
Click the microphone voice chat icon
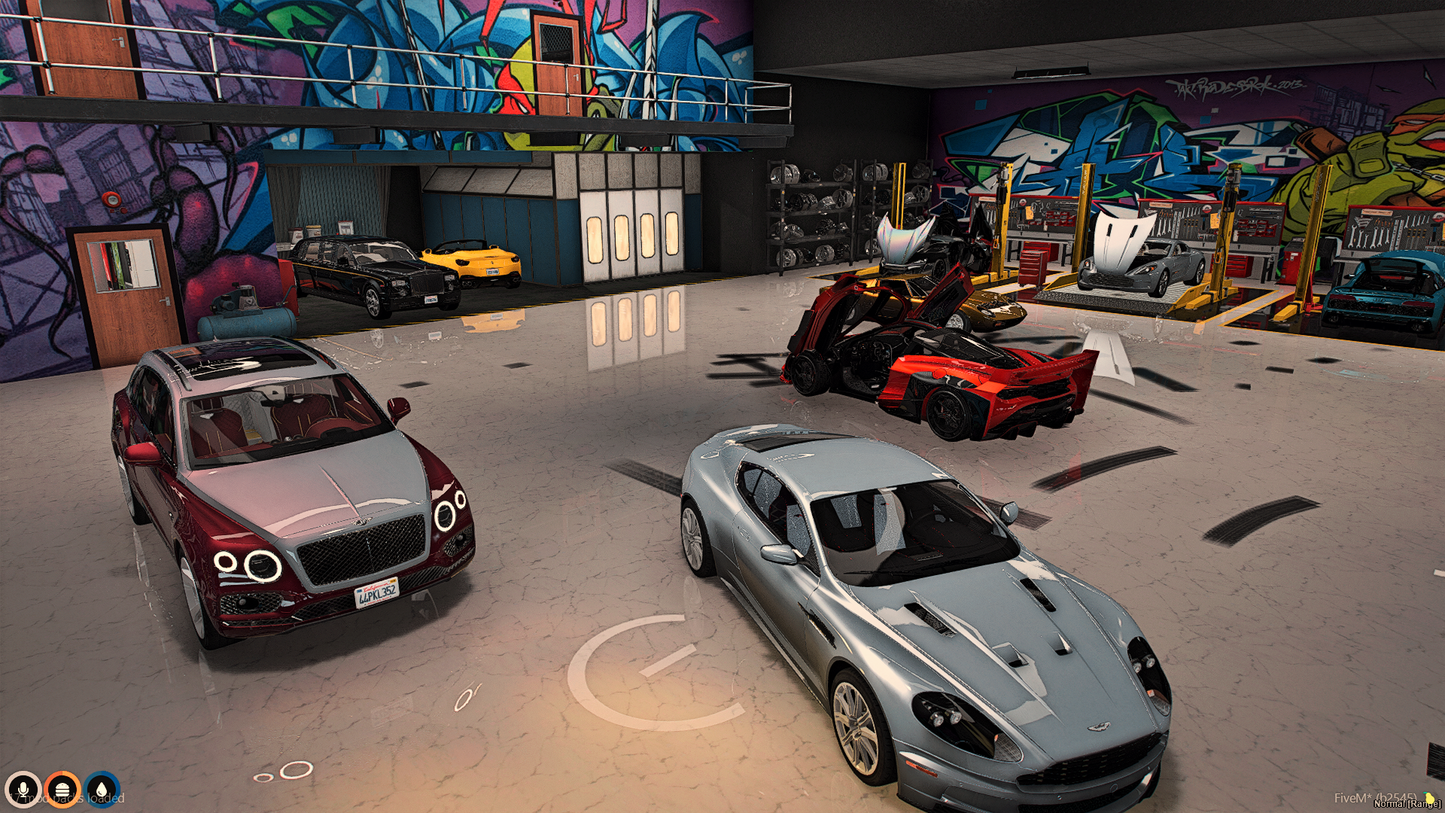(x=22, y=789)
